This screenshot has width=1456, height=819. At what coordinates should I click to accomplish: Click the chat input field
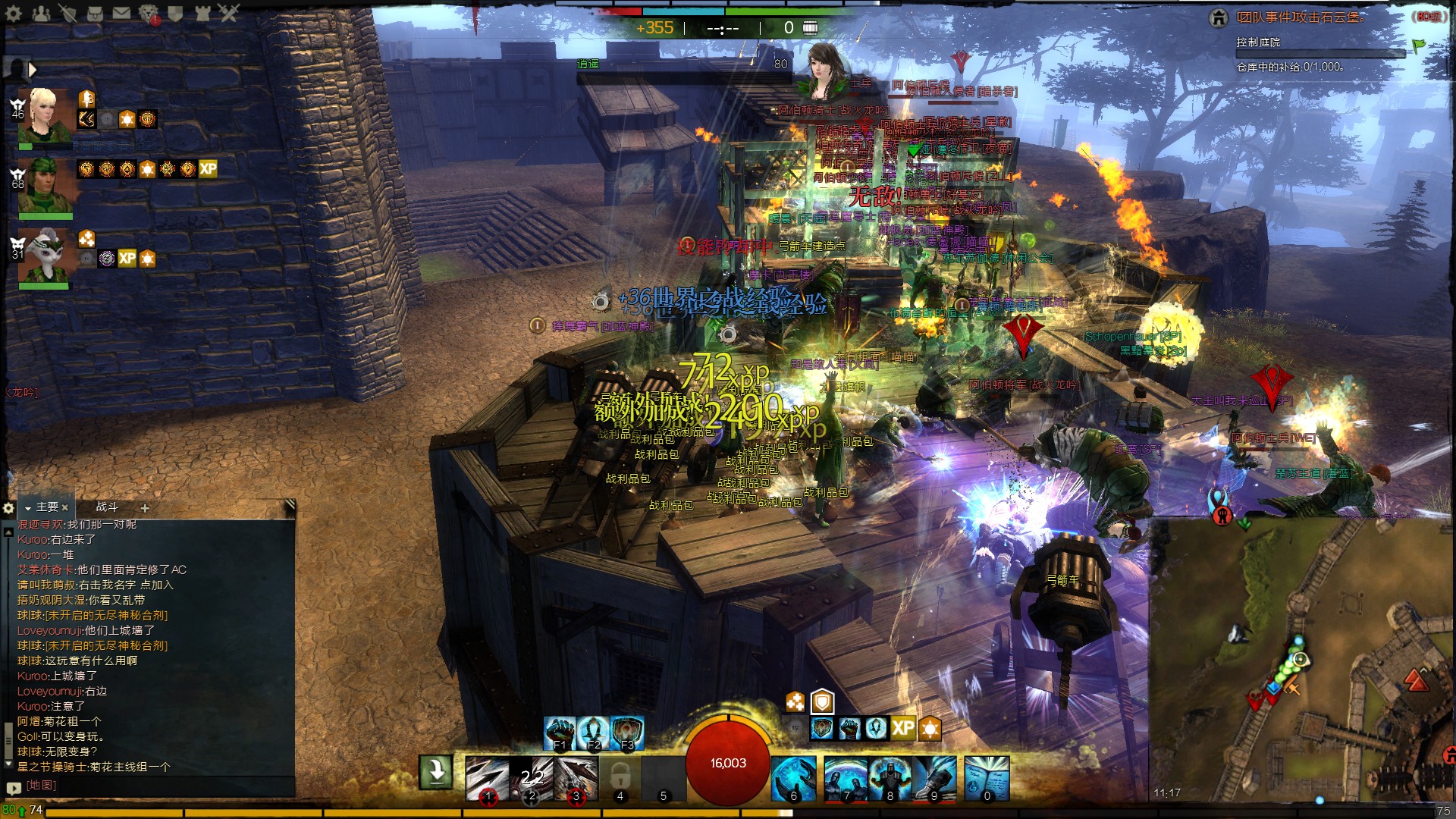(152, 786)
